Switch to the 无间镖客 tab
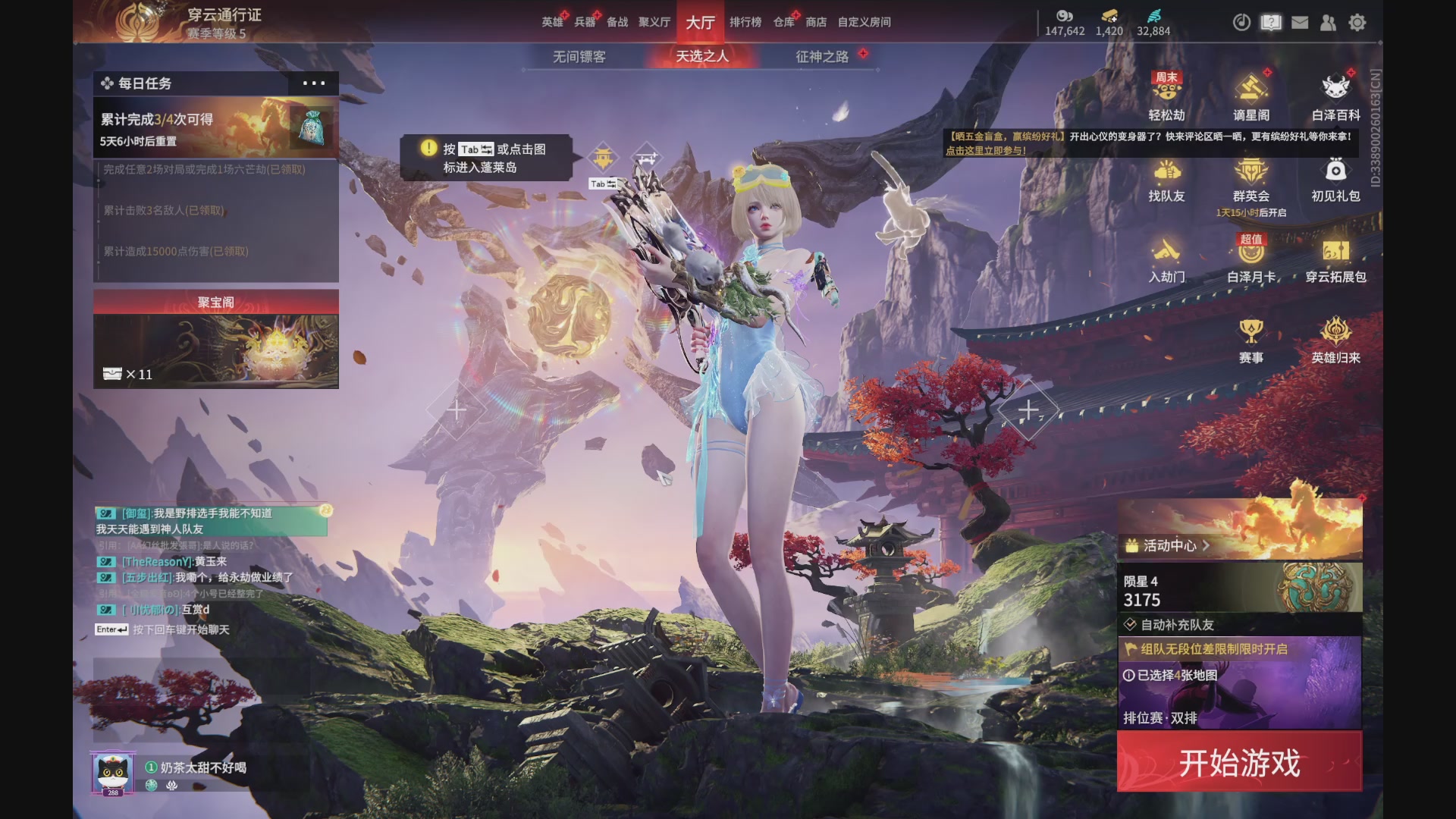This screenshot has width=1456, height=819. click(x=579, y=57)
